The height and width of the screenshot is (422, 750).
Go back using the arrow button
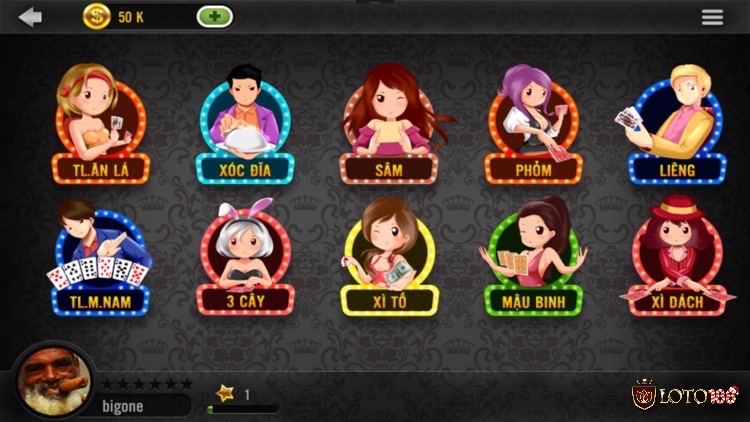[31, 17]
